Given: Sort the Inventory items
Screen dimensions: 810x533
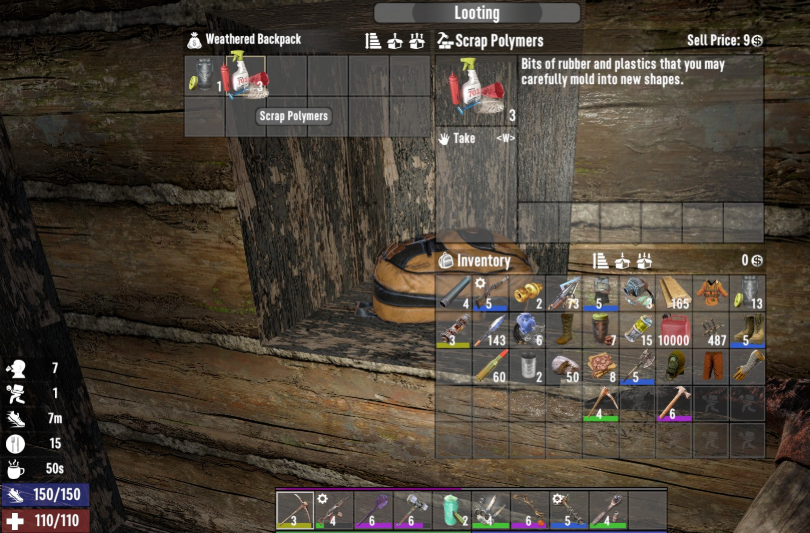Looking at the screenshot, I should (601, 261).
